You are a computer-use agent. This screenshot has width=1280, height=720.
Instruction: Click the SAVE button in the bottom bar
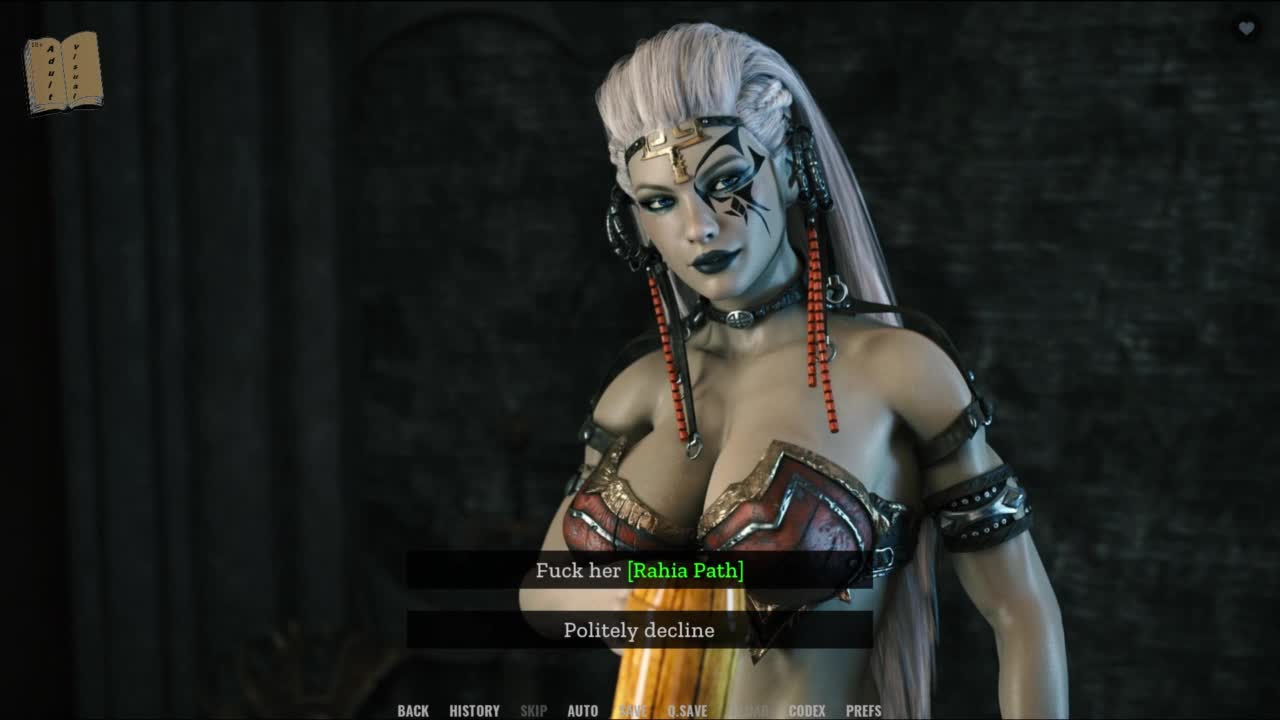point(633,711)
